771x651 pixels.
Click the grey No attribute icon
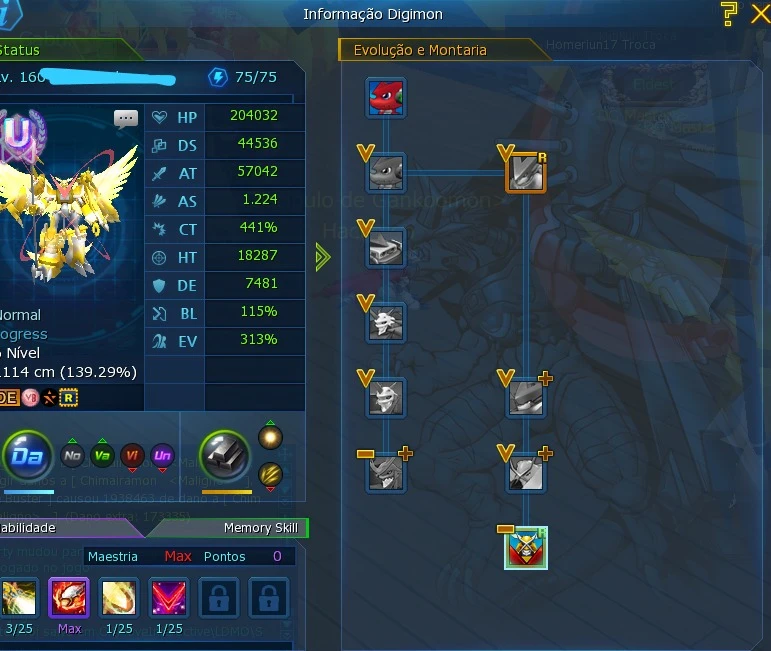(72, 457)
